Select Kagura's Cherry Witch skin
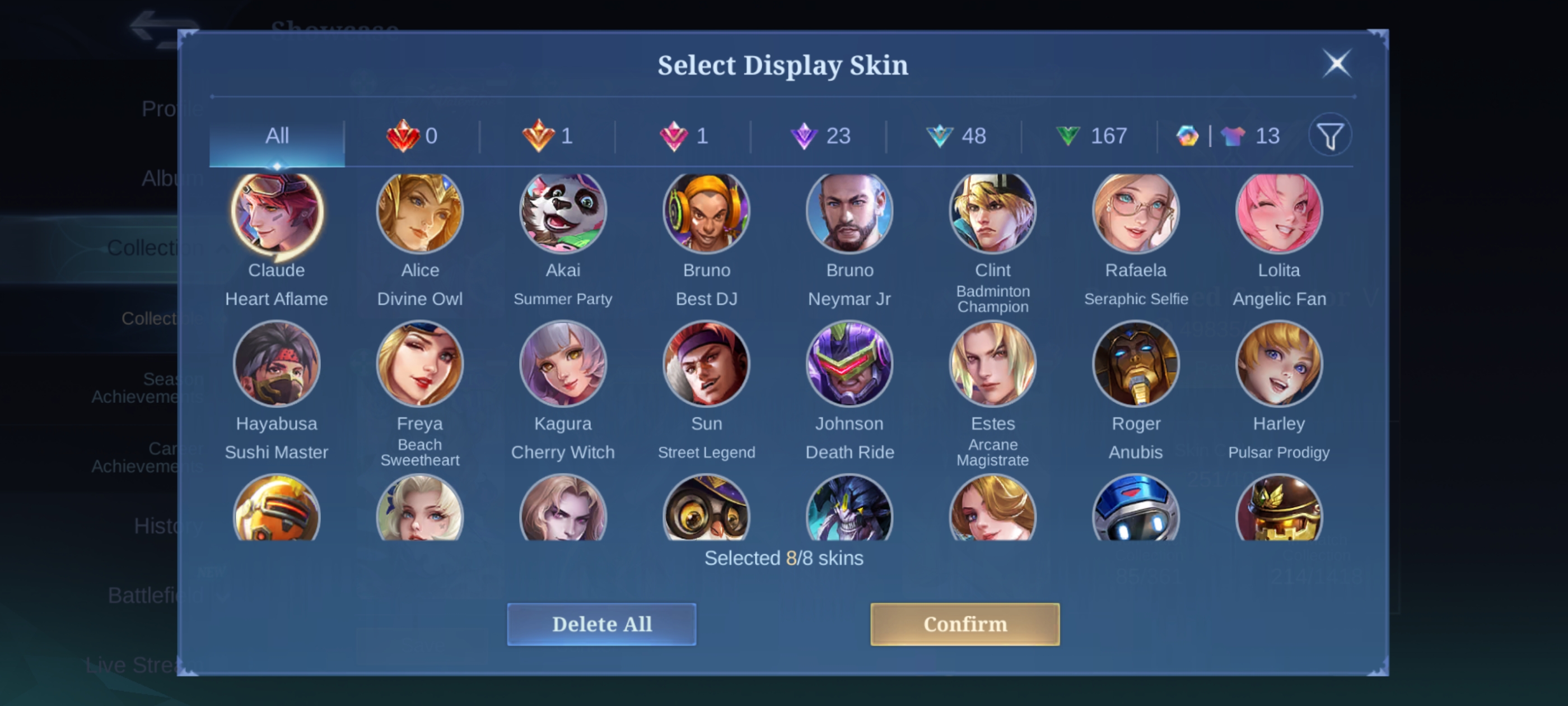 [563, 364]
